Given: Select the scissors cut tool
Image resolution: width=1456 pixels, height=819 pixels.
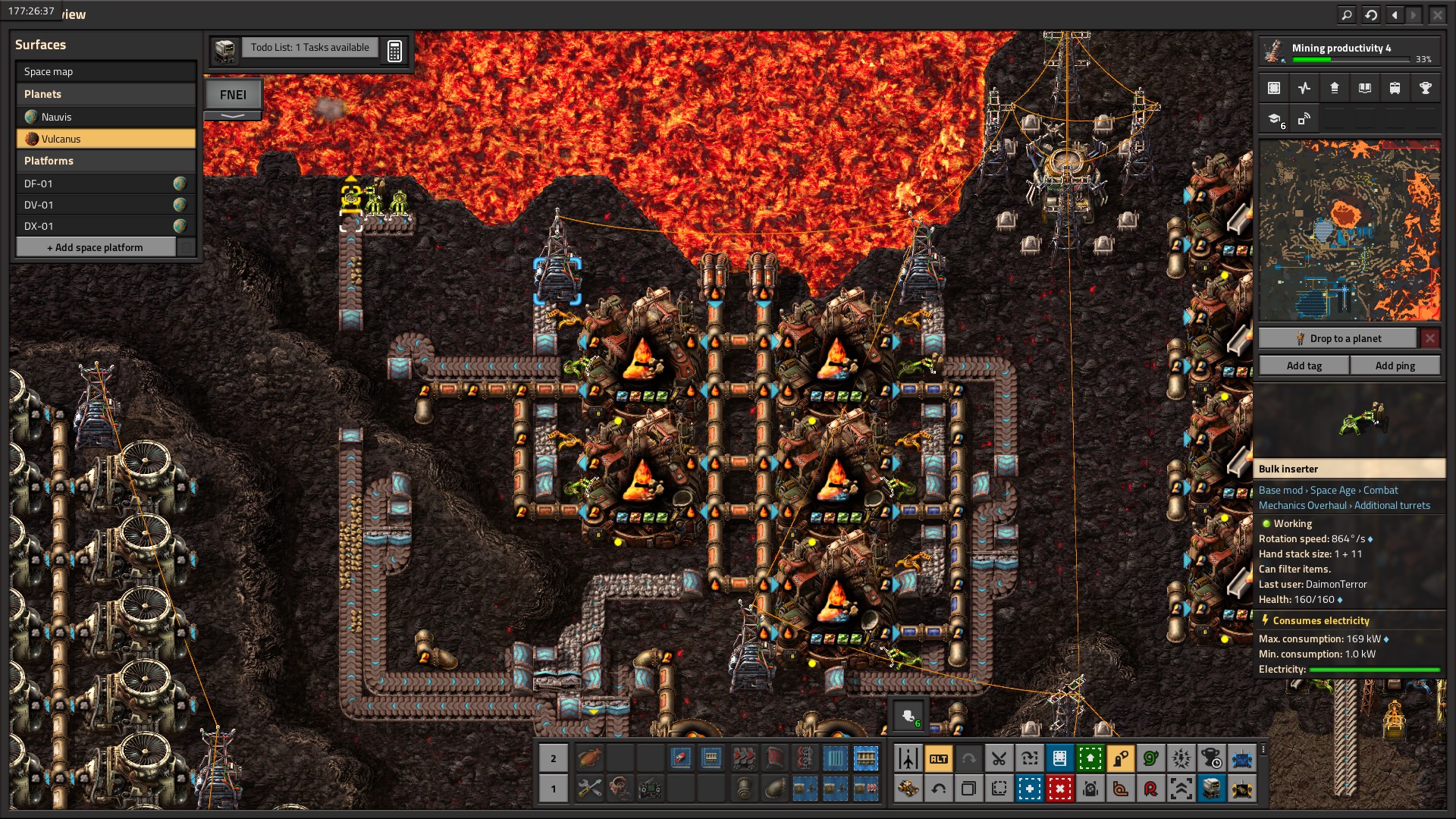Looking at the screenshot, I should (999, 758).
